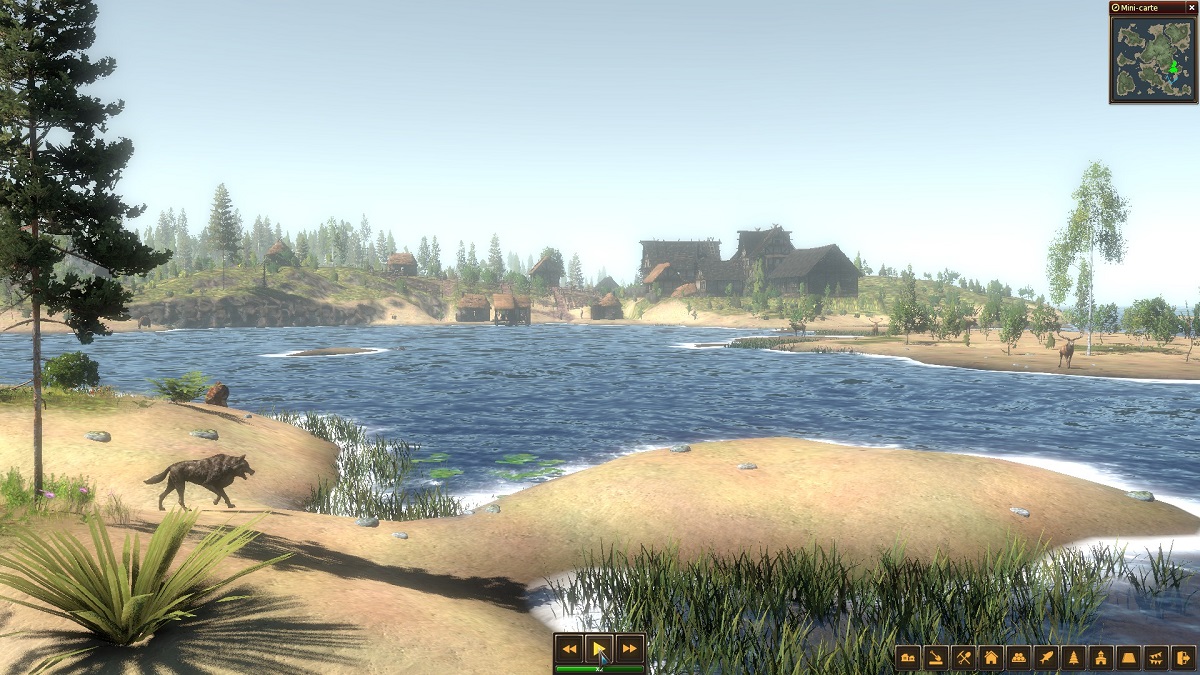Viewport: 1200px width, 675px height.
Task: Slow down game speed with rewind button
Action: coord(569,649)
